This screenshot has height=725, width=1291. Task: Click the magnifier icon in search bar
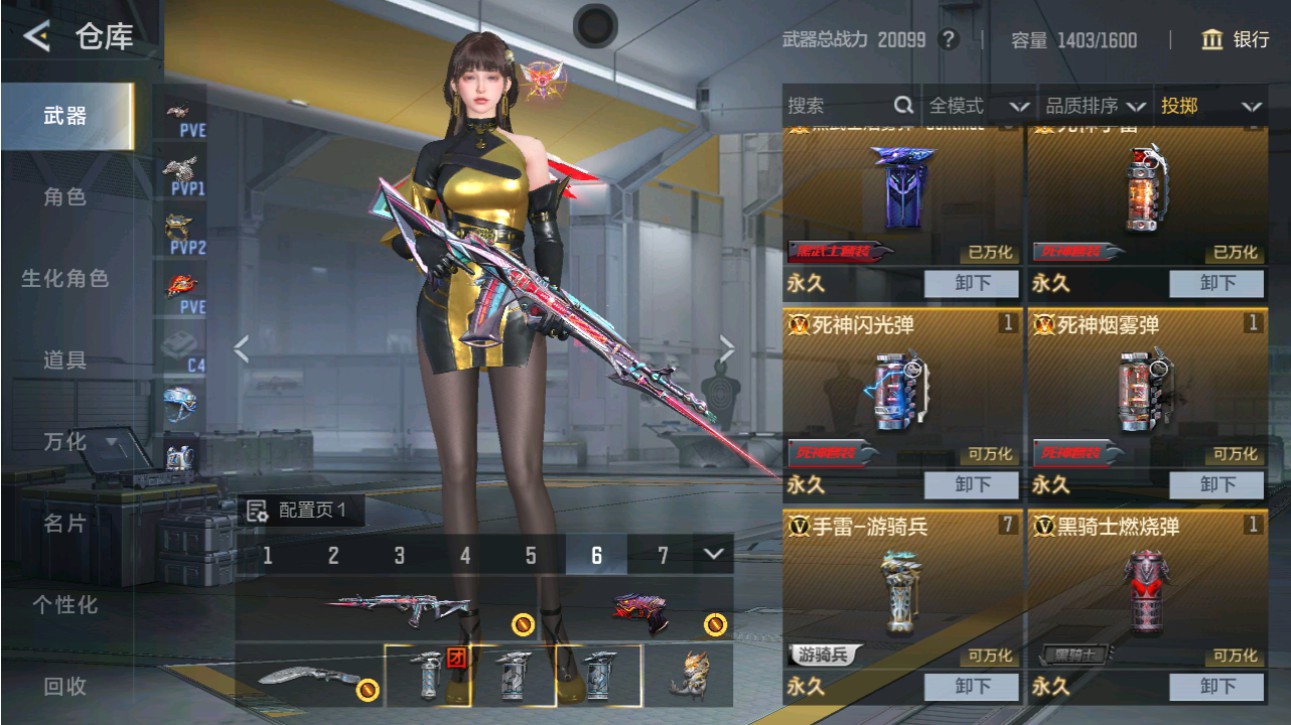pos(904,104)
